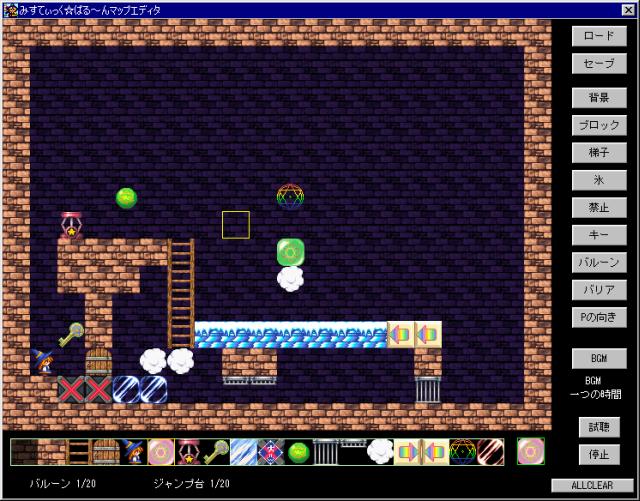This screenshot has height=501, width=640.
Task: Stop playback with the 停止 button
Action: point(599,454)
